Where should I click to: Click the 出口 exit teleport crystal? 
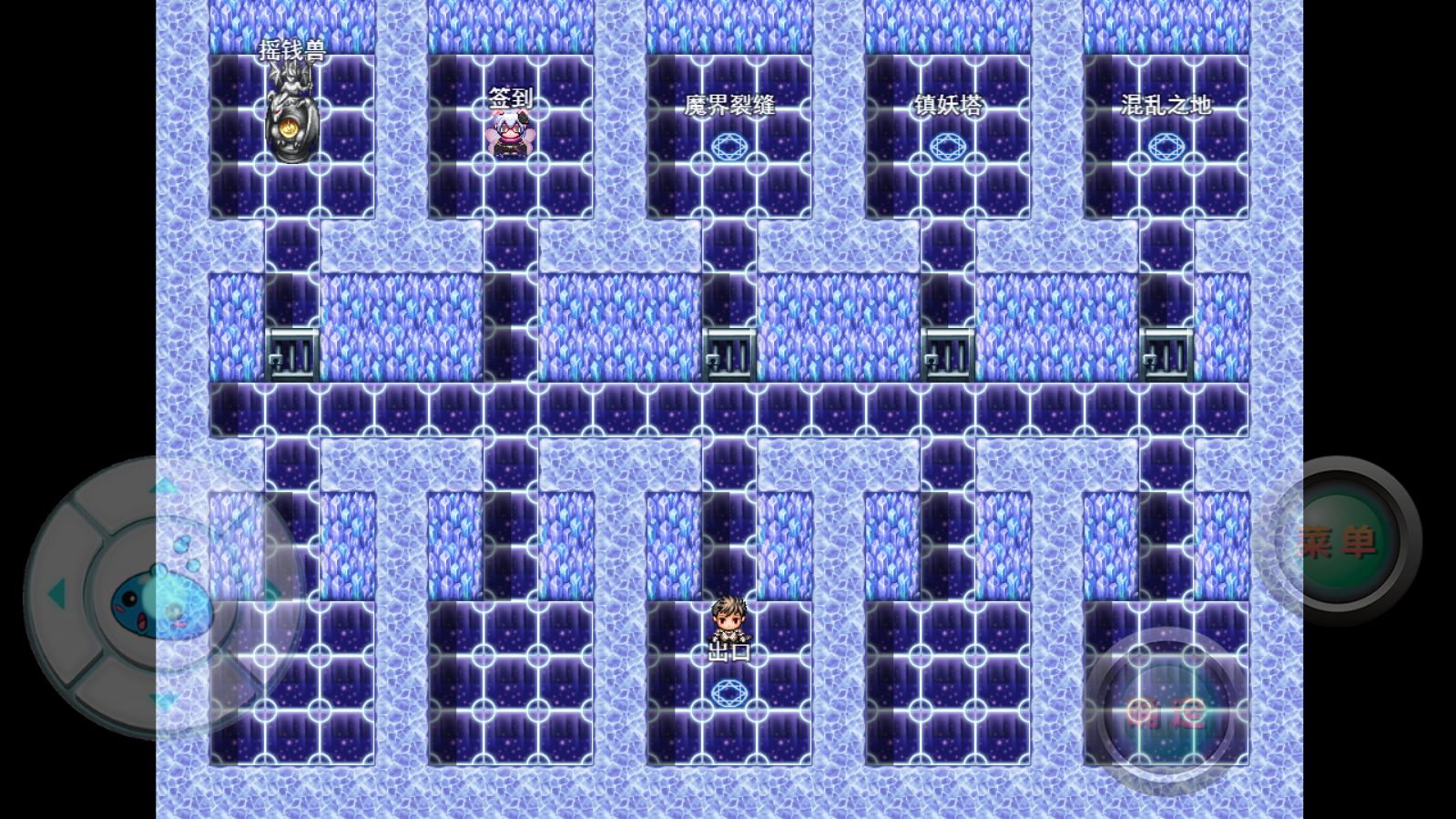coord(728,691)
